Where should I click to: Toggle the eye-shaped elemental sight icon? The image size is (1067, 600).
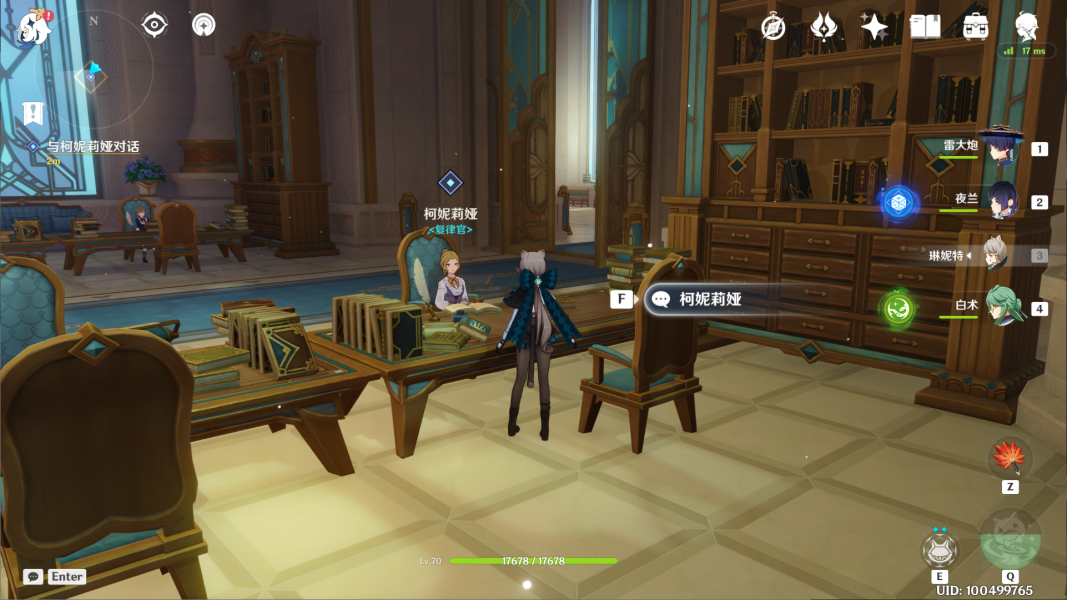(x=155, y=25)
